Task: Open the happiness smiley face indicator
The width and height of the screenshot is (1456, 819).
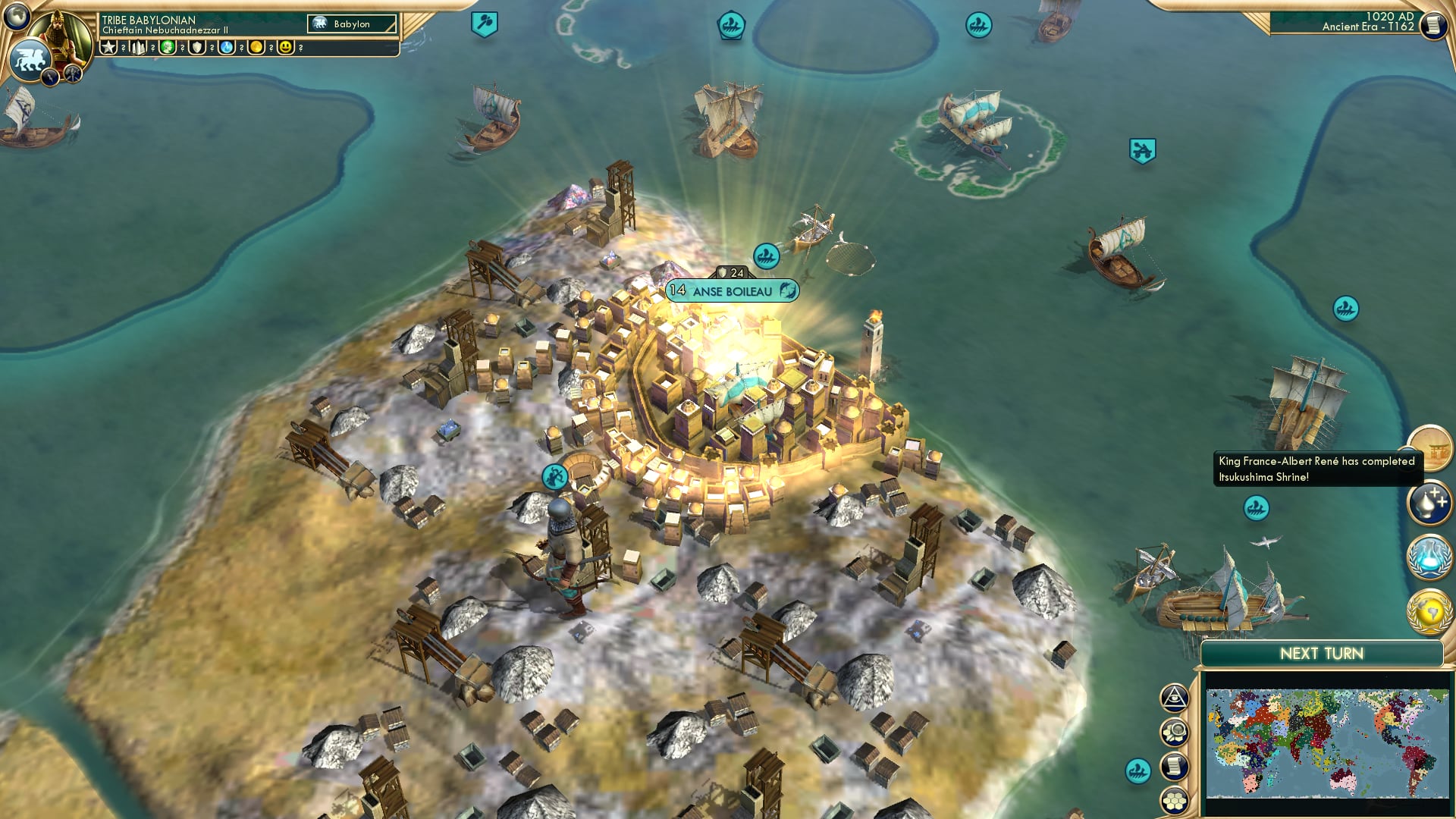Action: 285,47
